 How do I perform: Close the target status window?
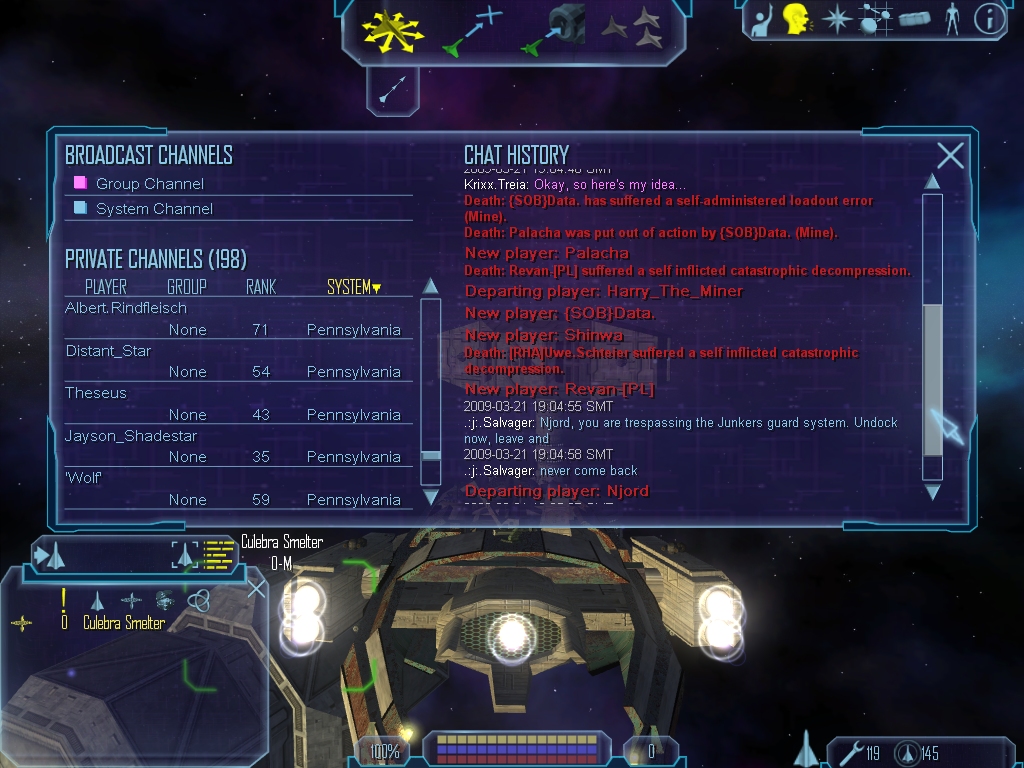tap(257, 588)
